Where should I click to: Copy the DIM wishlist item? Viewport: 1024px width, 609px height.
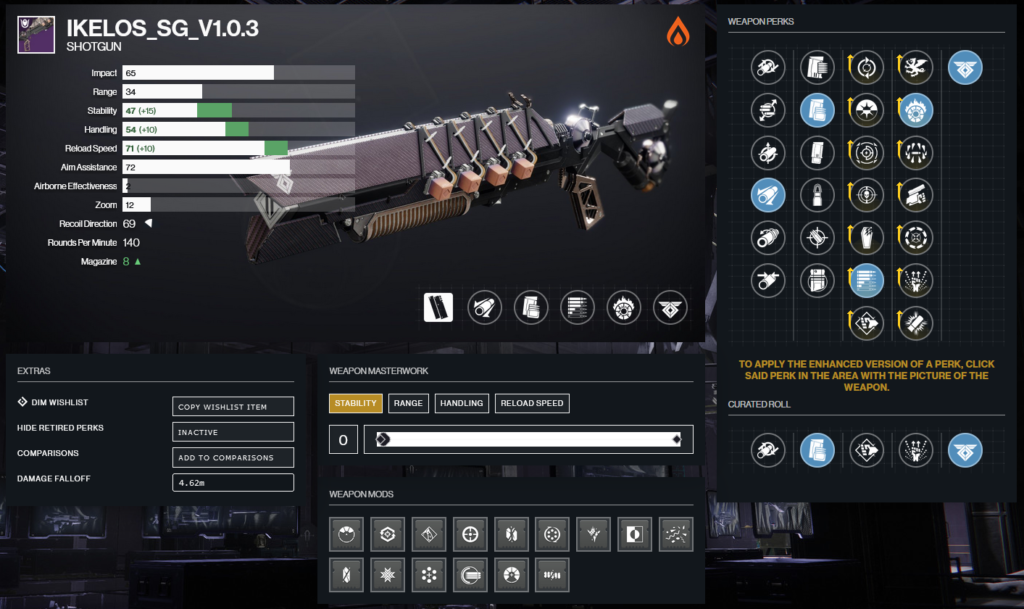[x=233, y=406]
